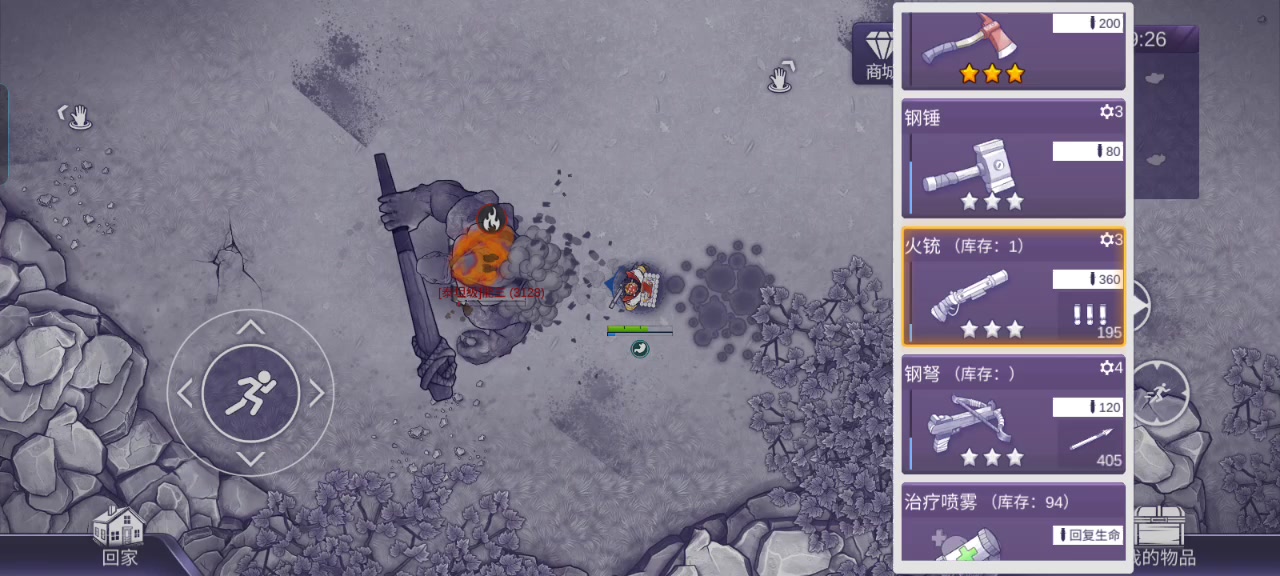This screenshot has width=1280, height=576.
Task: Select the fire axe weapon card
Action: [1013, 50]
